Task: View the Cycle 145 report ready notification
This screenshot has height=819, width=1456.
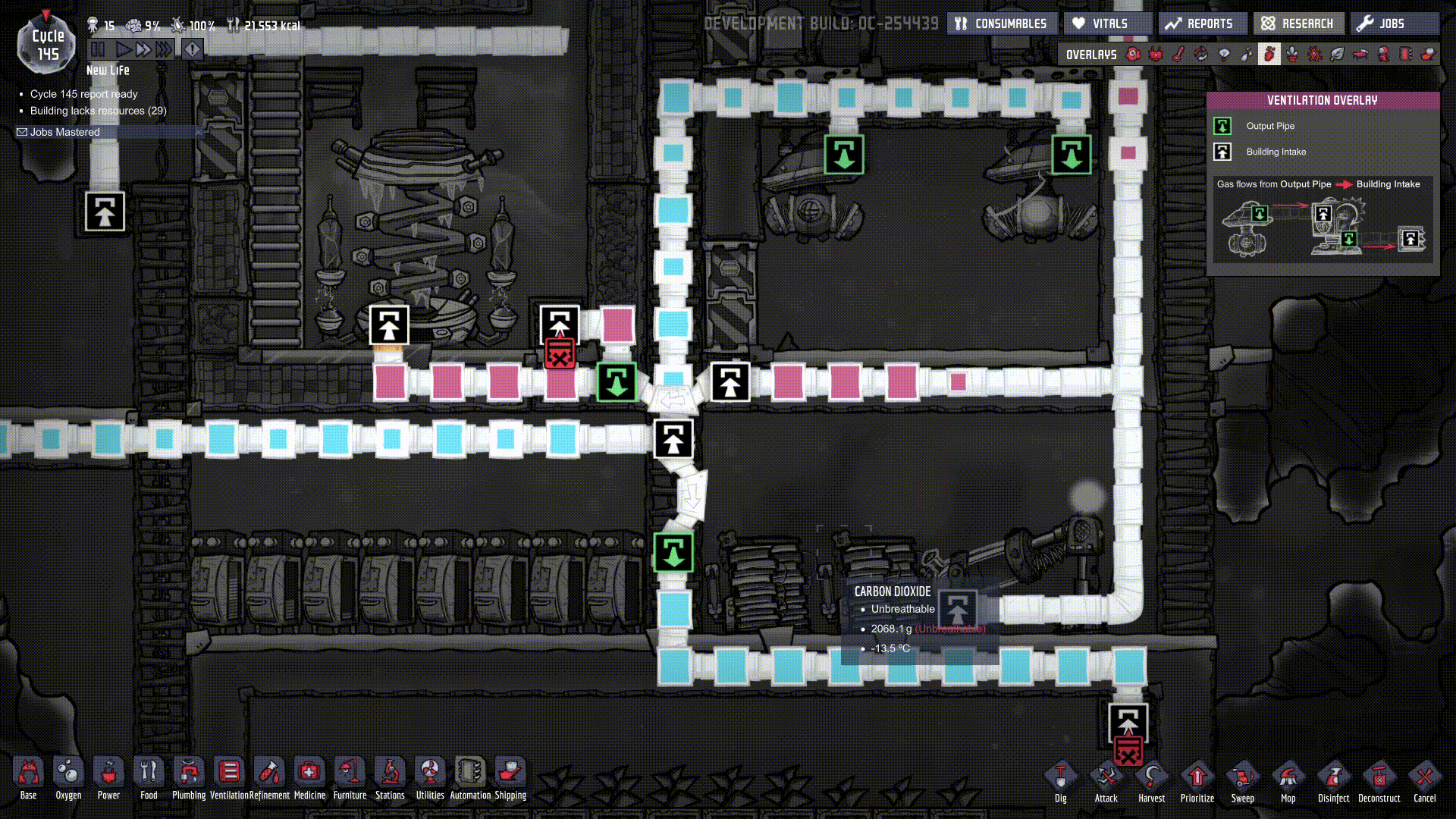Action: [83, 94]
